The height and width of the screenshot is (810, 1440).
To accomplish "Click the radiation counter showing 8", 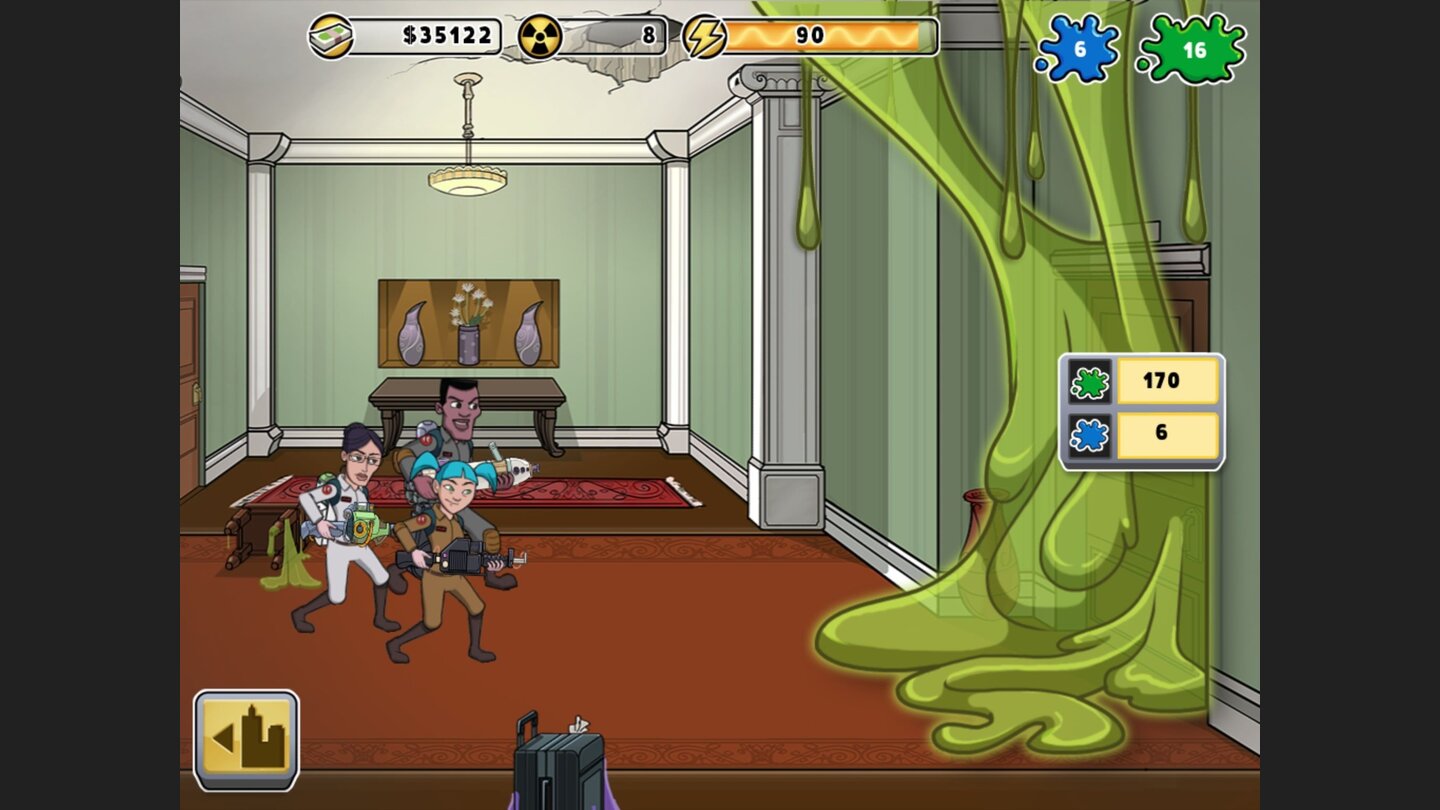I will click(615, 34).
